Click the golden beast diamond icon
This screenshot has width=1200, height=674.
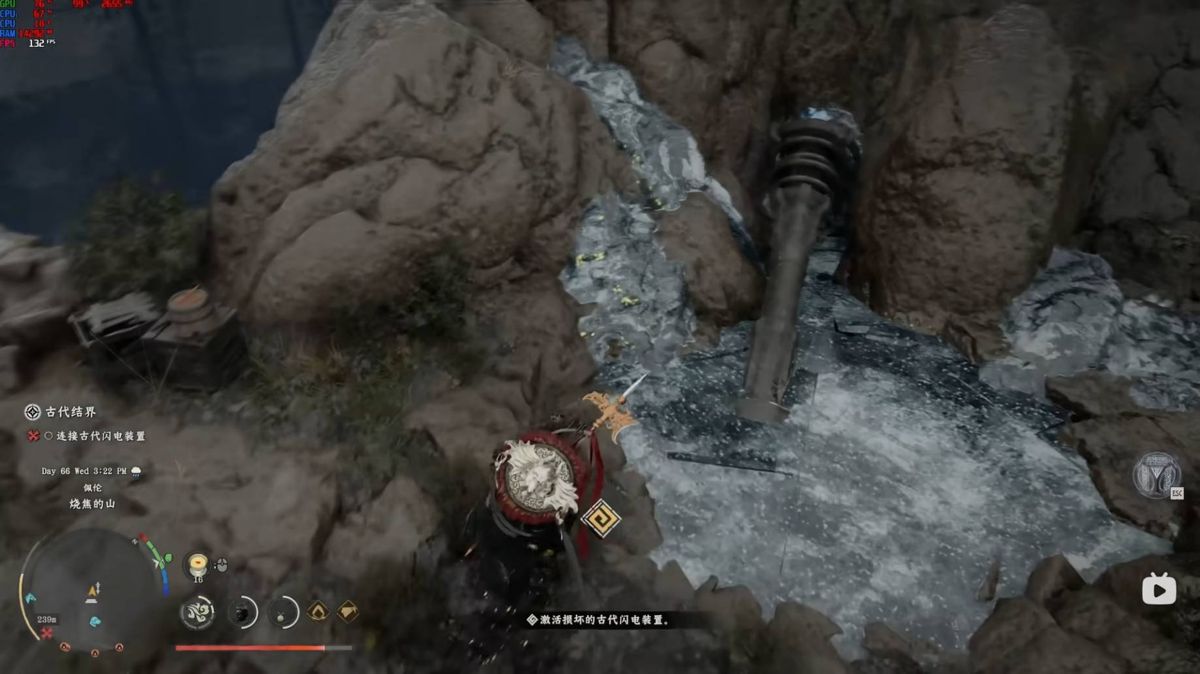(347, 610)
